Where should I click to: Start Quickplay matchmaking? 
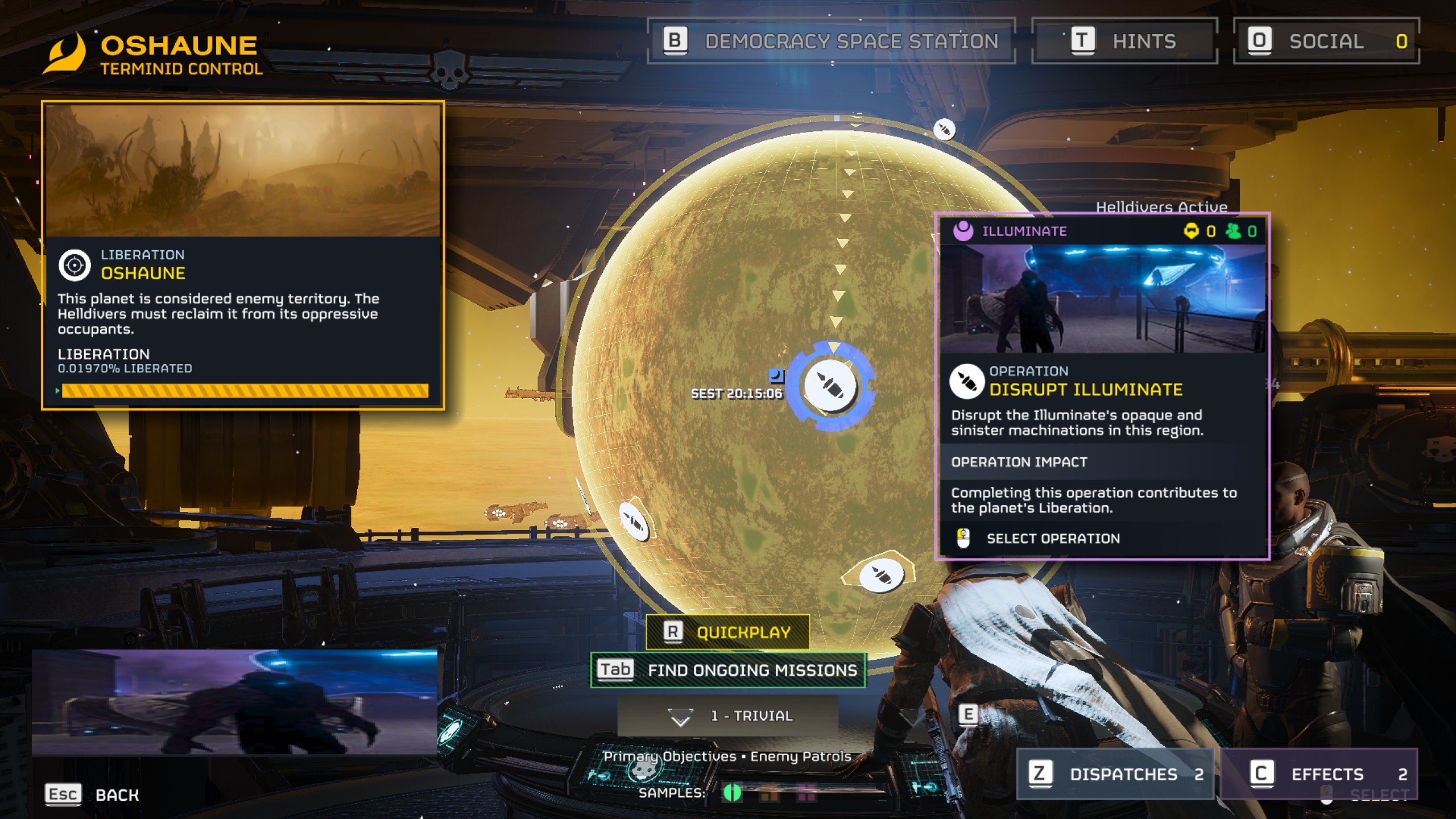[727, 632]
